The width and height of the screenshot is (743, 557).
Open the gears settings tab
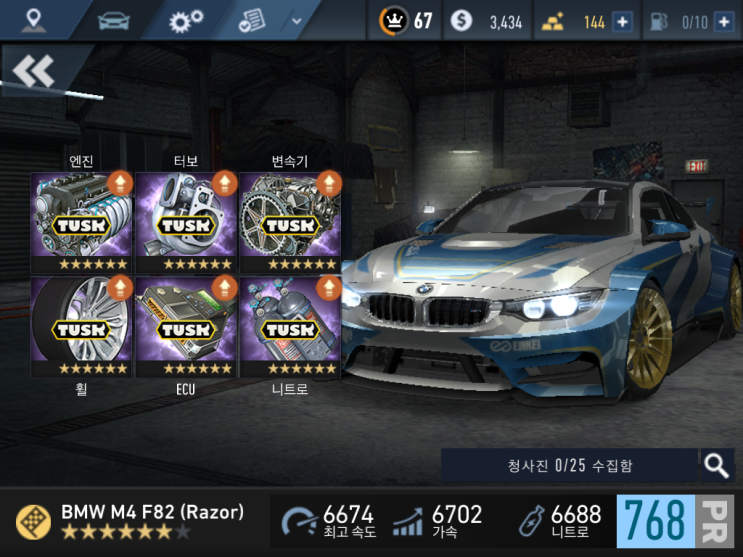pyautogui.click(x=185, y=20)
